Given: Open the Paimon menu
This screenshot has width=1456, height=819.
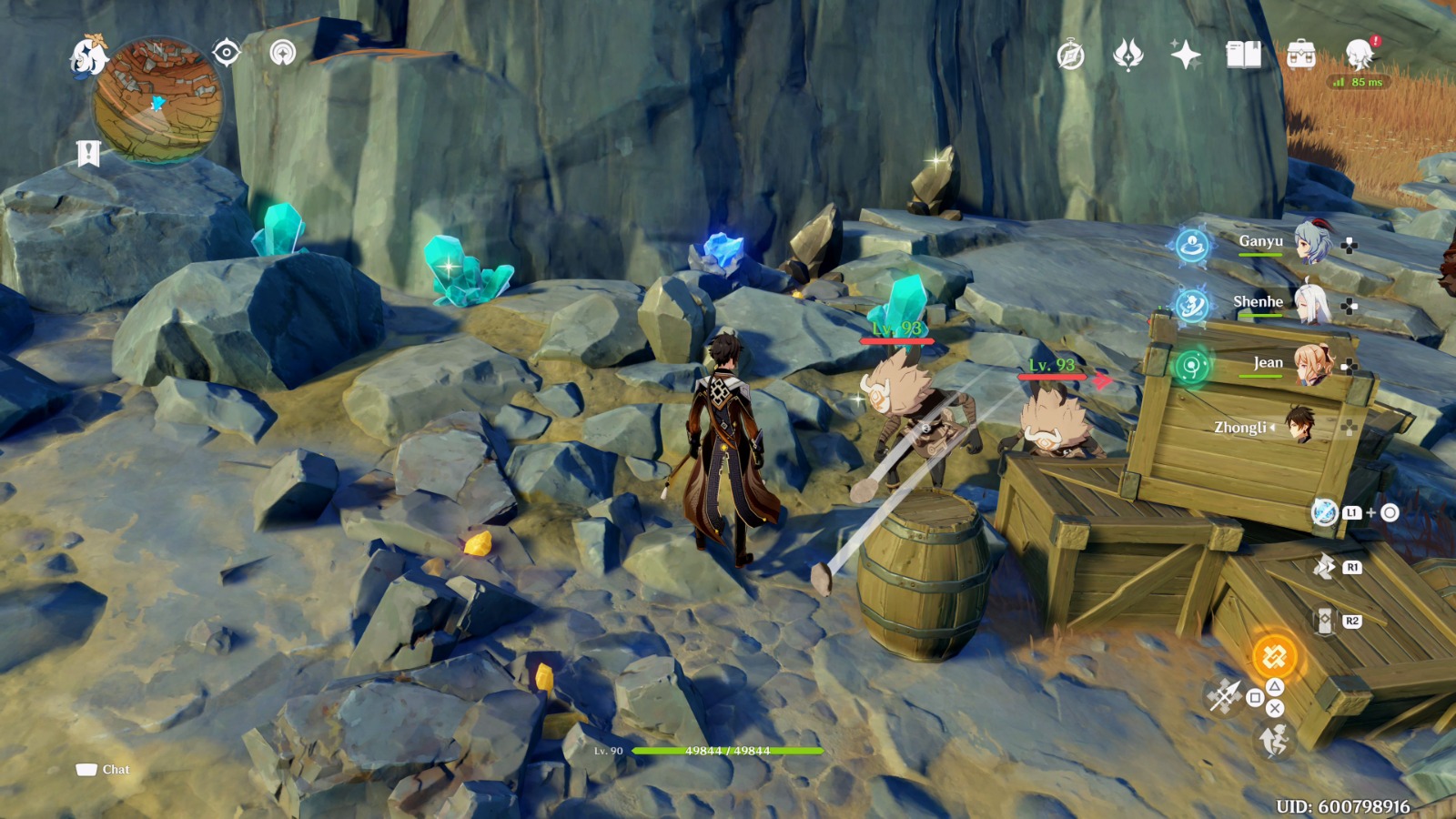Looking at the screenshot, I should [88, 53].
